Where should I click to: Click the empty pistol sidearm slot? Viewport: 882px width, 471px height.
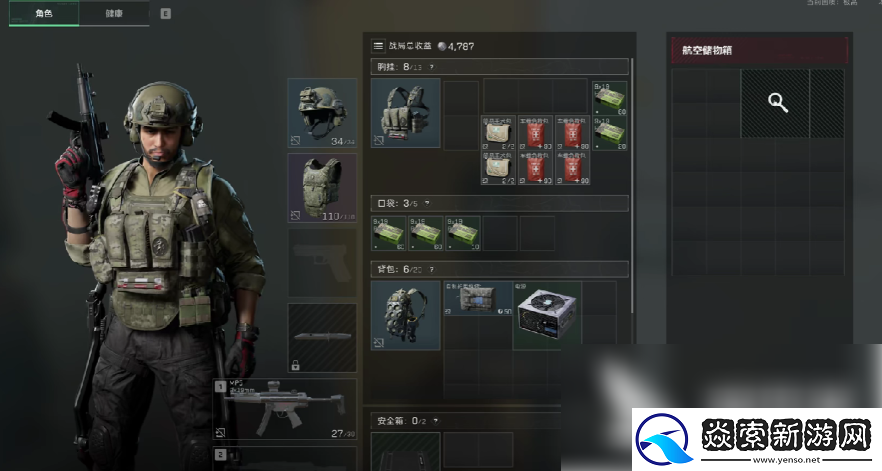(322, 262)
